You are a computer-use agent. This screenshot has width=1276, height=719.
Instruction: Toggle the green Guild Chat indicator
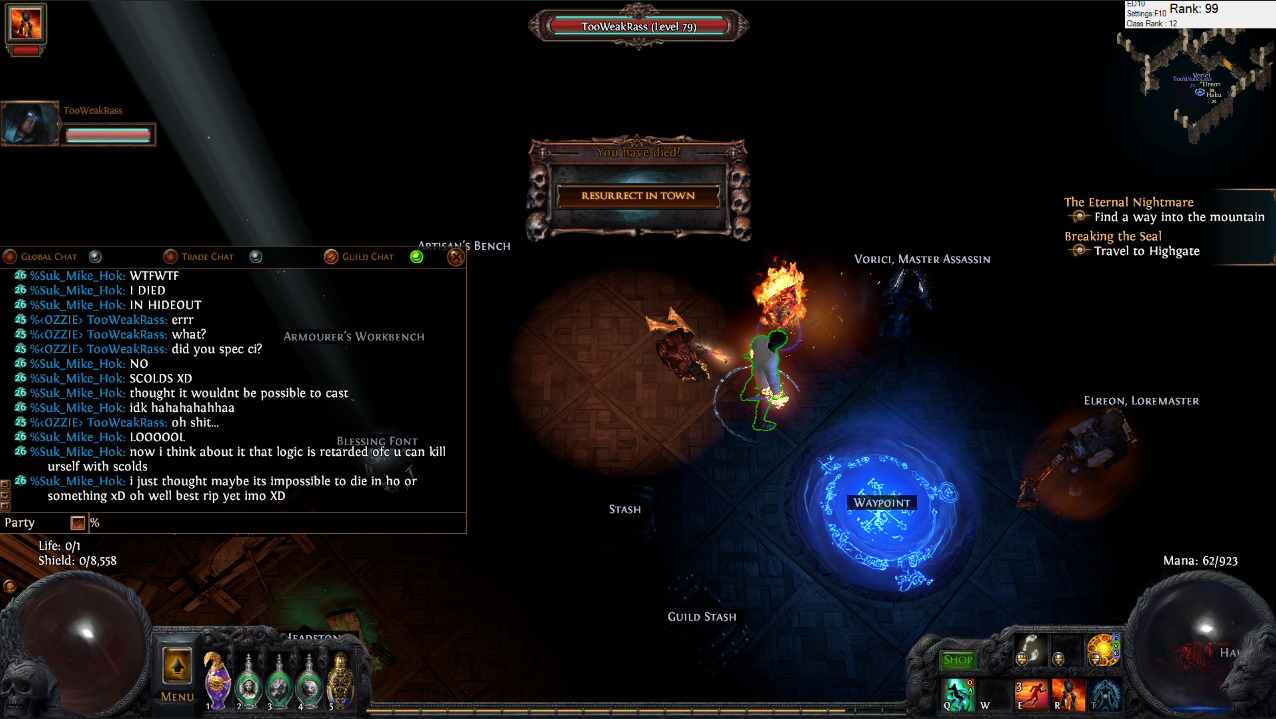click(x=416, y=257)
